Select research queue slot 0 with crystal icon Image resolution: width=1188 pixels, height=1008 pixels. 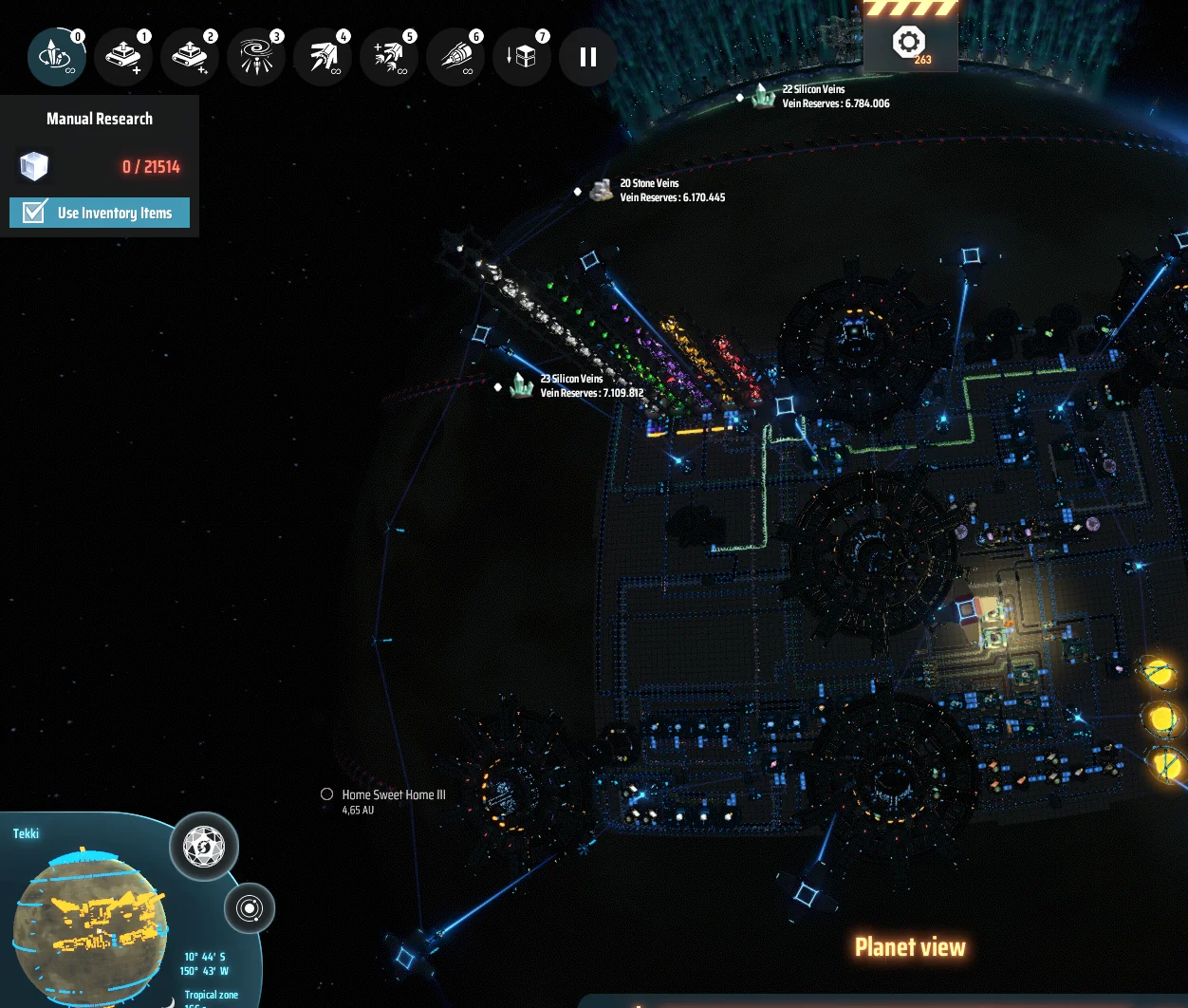coord(56,57)
